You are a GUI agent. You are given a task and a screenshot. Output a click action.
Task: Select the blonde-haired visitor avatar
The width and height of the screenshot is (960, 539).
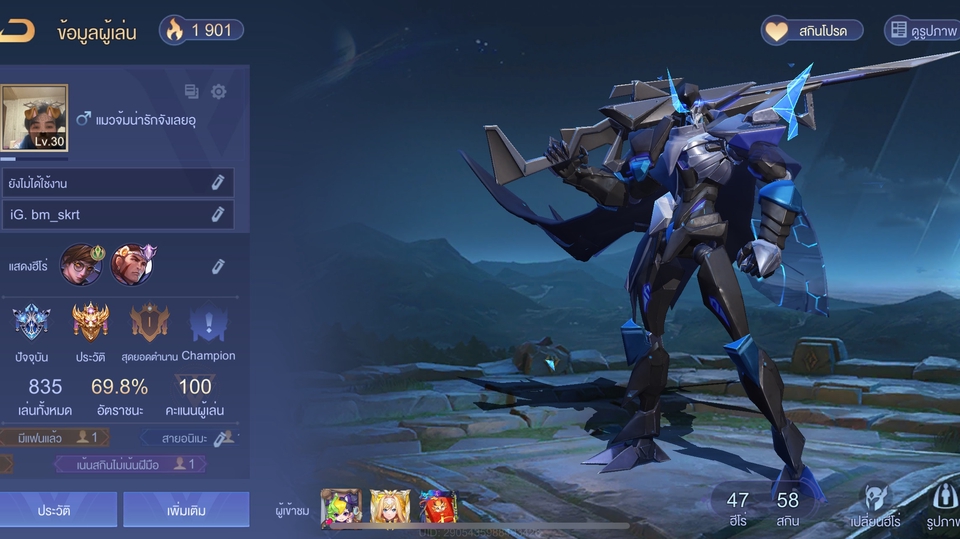[x=389, y=508]
